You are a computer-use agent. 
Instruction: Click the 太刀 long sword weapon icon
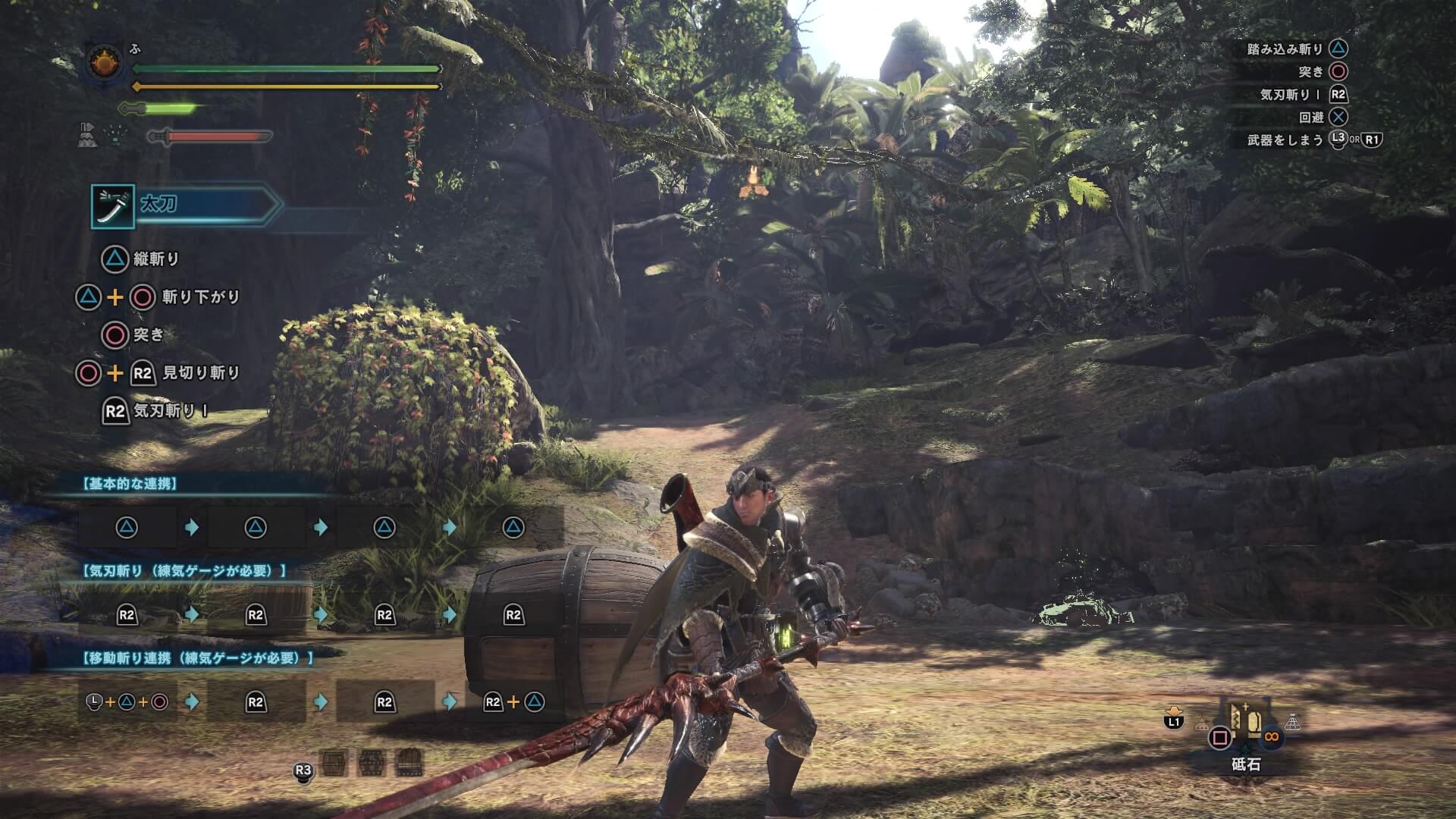point(113,206)
